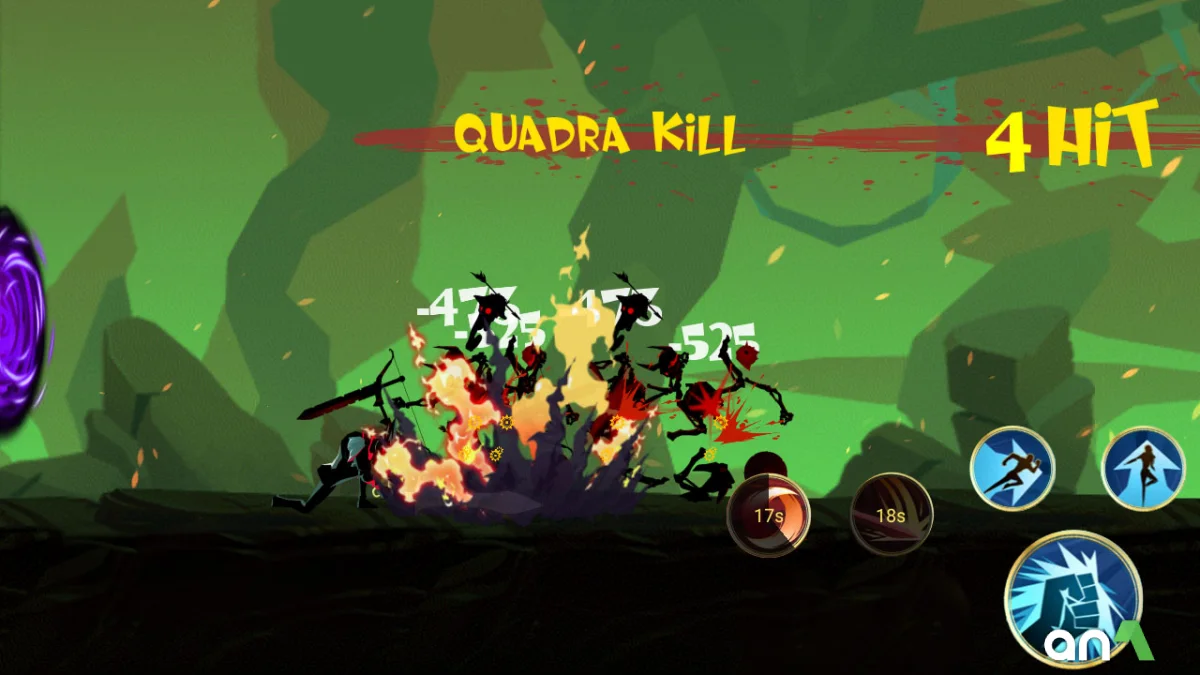Activate the dash running-figure skill
The height and width of the screenshot is (675, 1200).
tap(1012, 469)
